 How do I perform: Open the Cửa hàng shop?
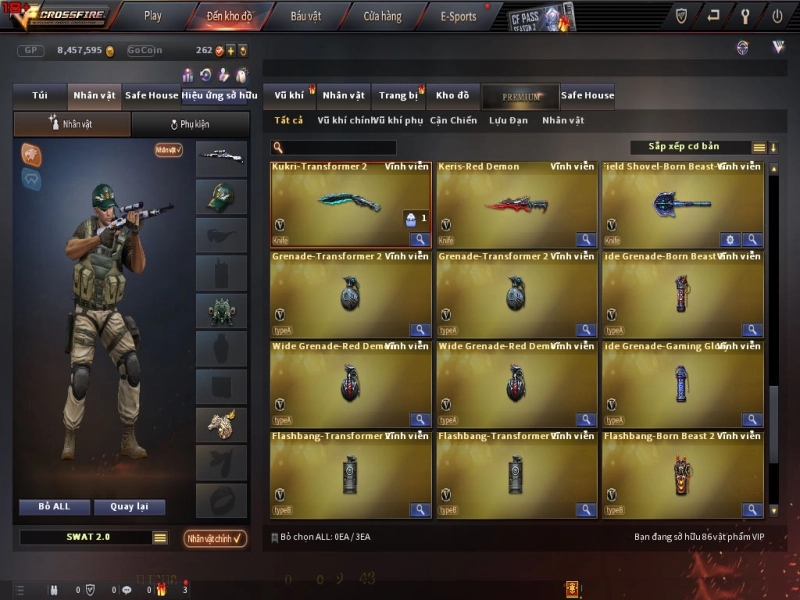[x=382, y=16]
